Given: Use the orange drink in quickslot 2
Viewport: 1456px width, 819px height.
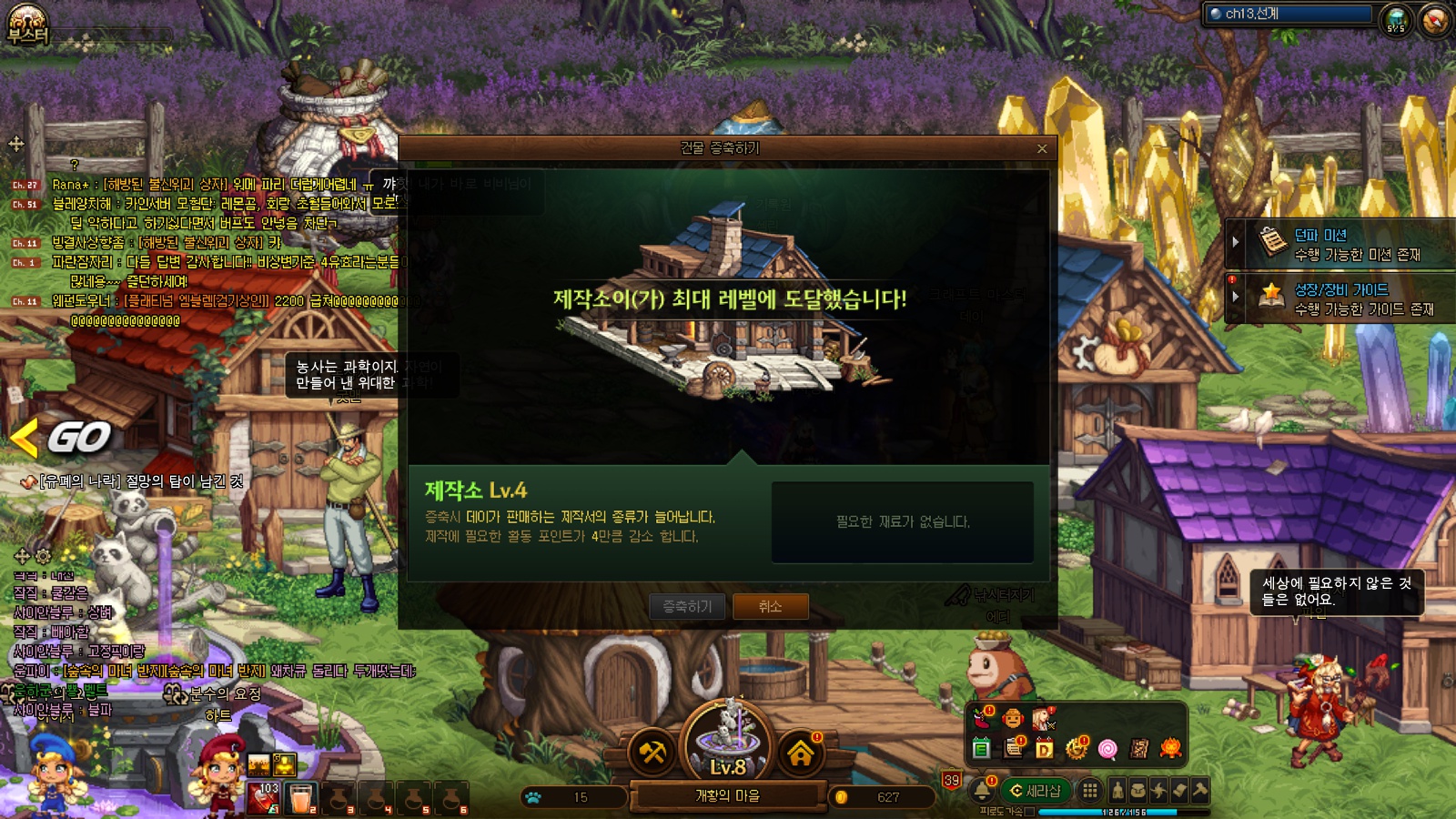Looking at the screenshot, I should click(x=301, y=798).
